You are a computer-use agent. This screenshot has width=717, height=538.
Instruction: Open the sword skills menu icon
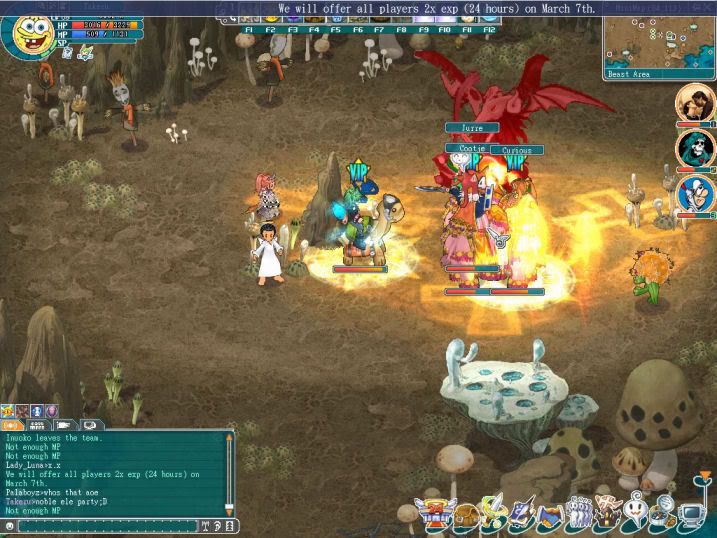(x=494, y=515)
